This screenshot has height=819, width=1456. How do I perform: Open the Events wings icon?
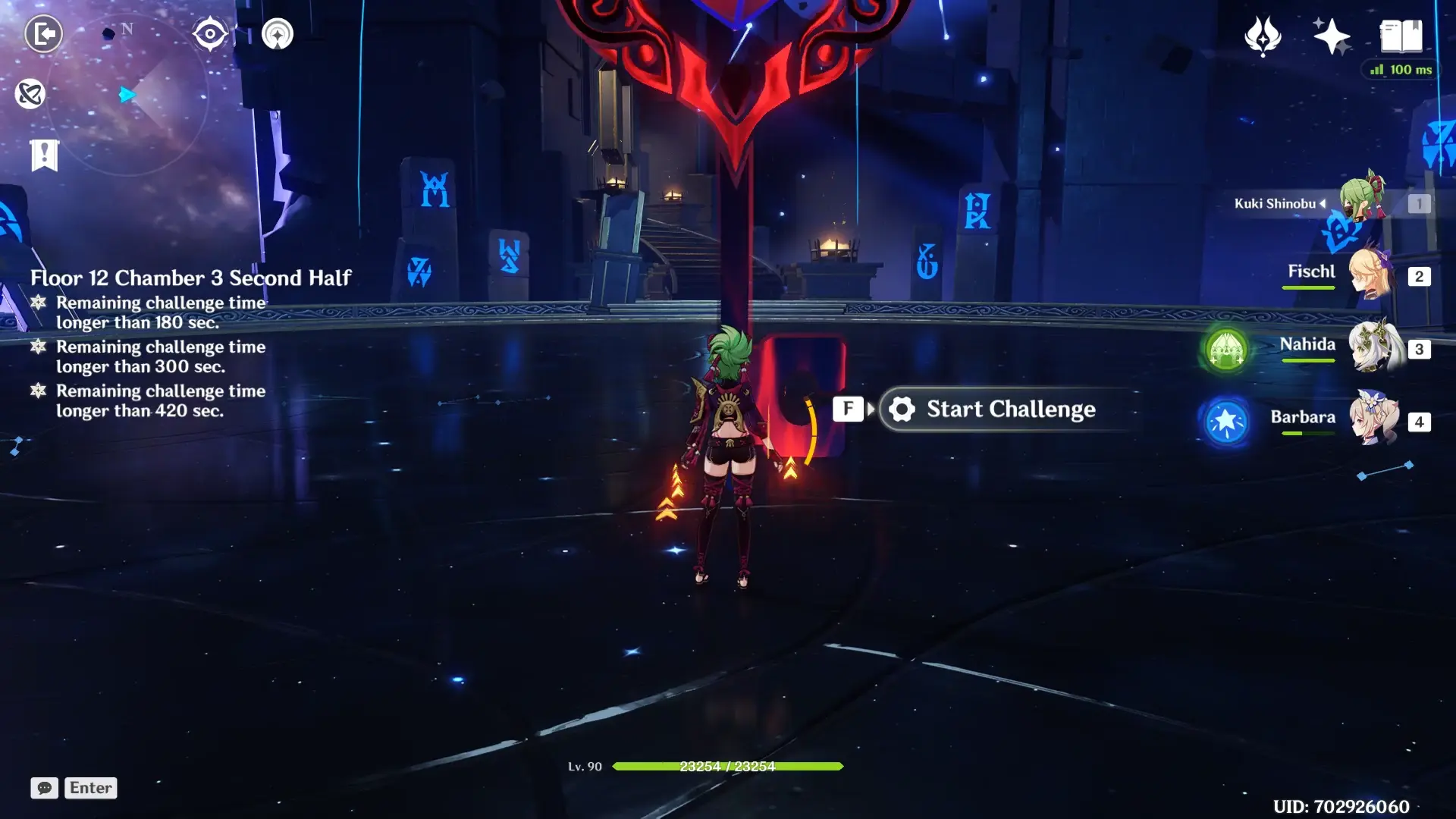tap(1261, 34)
